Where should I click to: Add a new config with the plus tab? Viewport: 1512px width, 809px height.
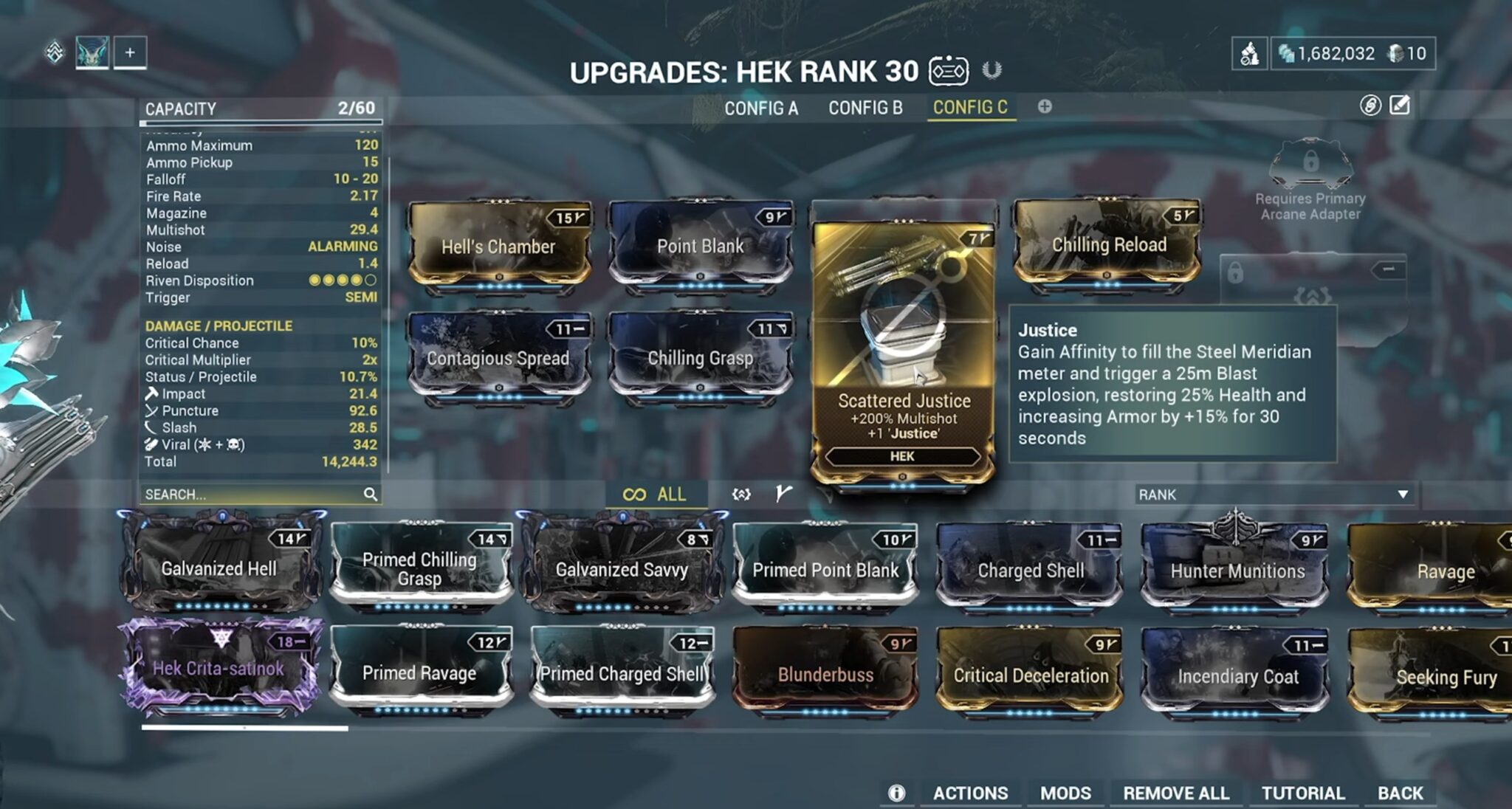point(1044,108)
